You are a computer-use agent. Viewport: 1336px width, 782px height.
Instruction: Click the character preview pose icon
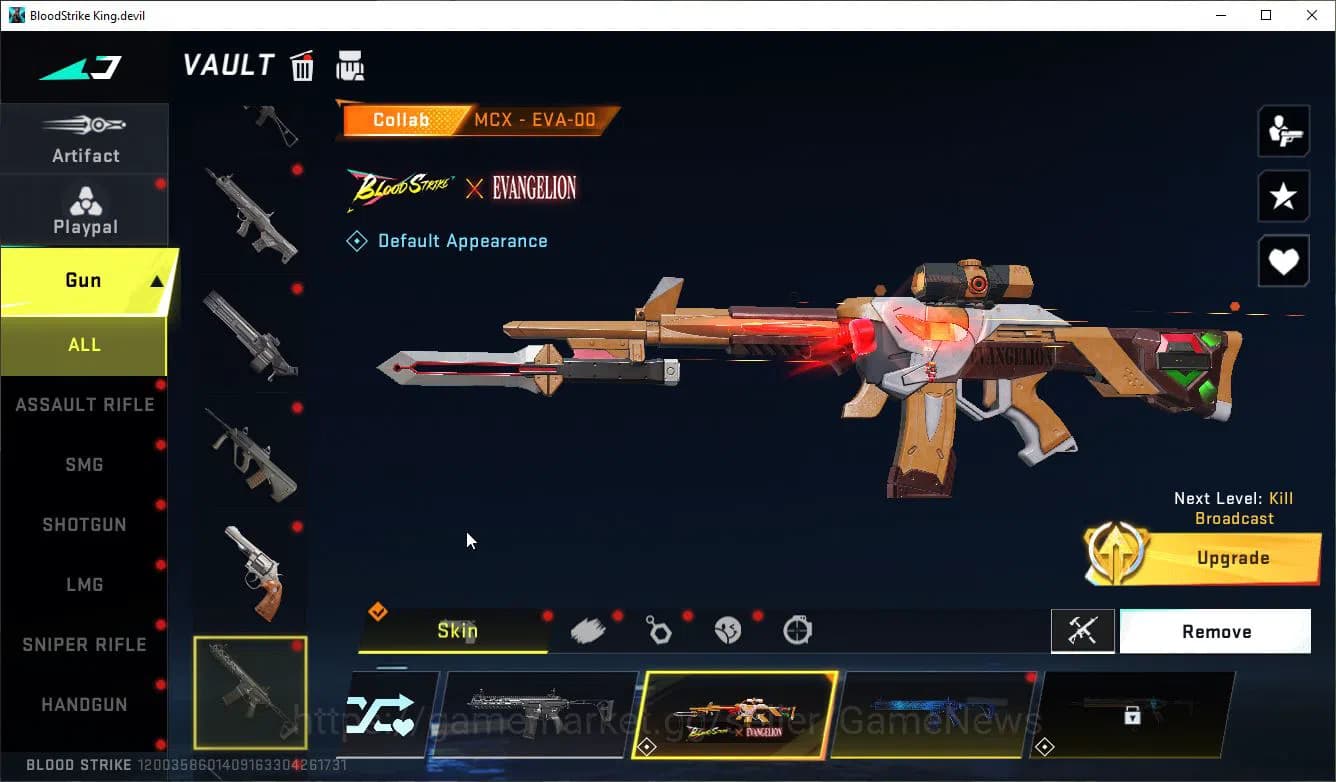(x=1283, y=130)
